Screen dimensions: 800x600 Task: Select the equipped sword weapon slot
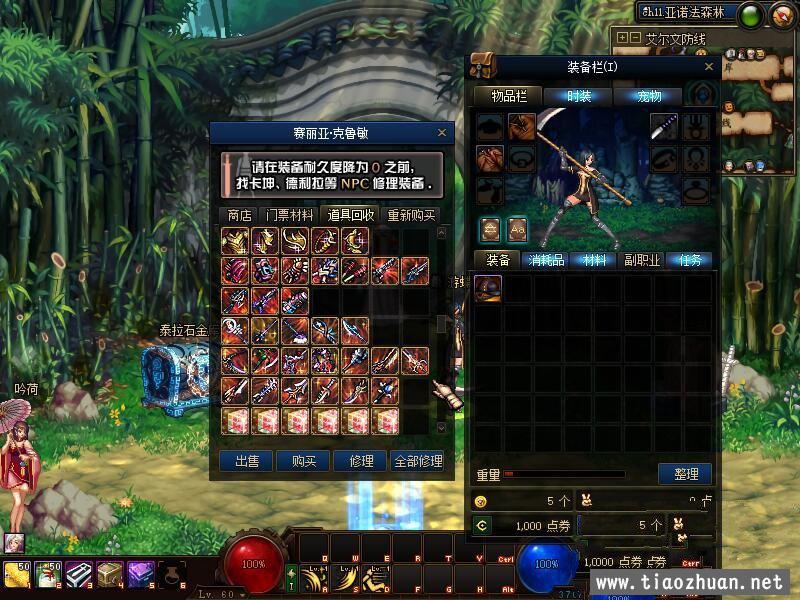tap(665, 126)
